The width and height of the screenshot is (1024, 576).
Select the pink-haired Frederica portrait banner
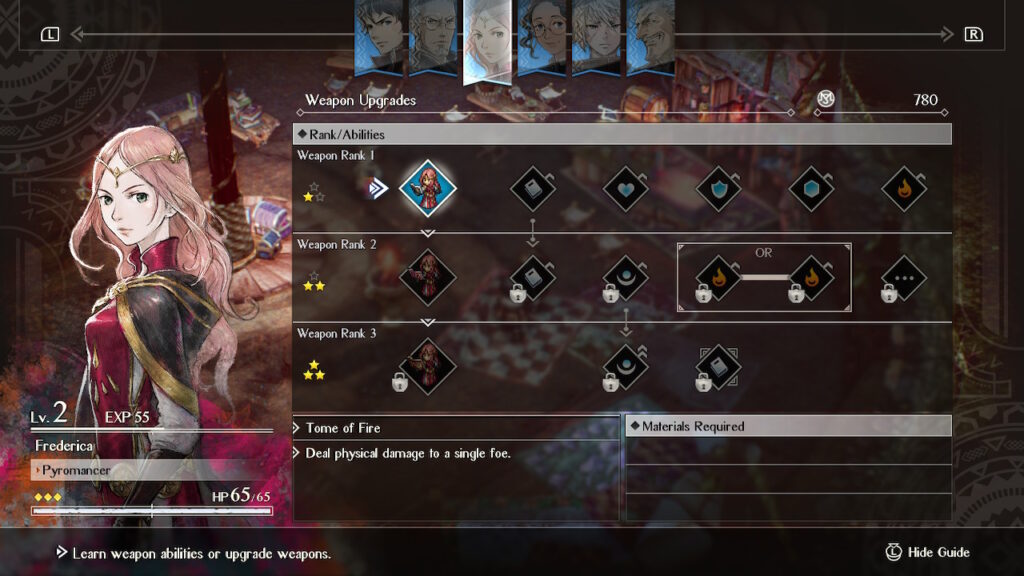coord(489,40)
